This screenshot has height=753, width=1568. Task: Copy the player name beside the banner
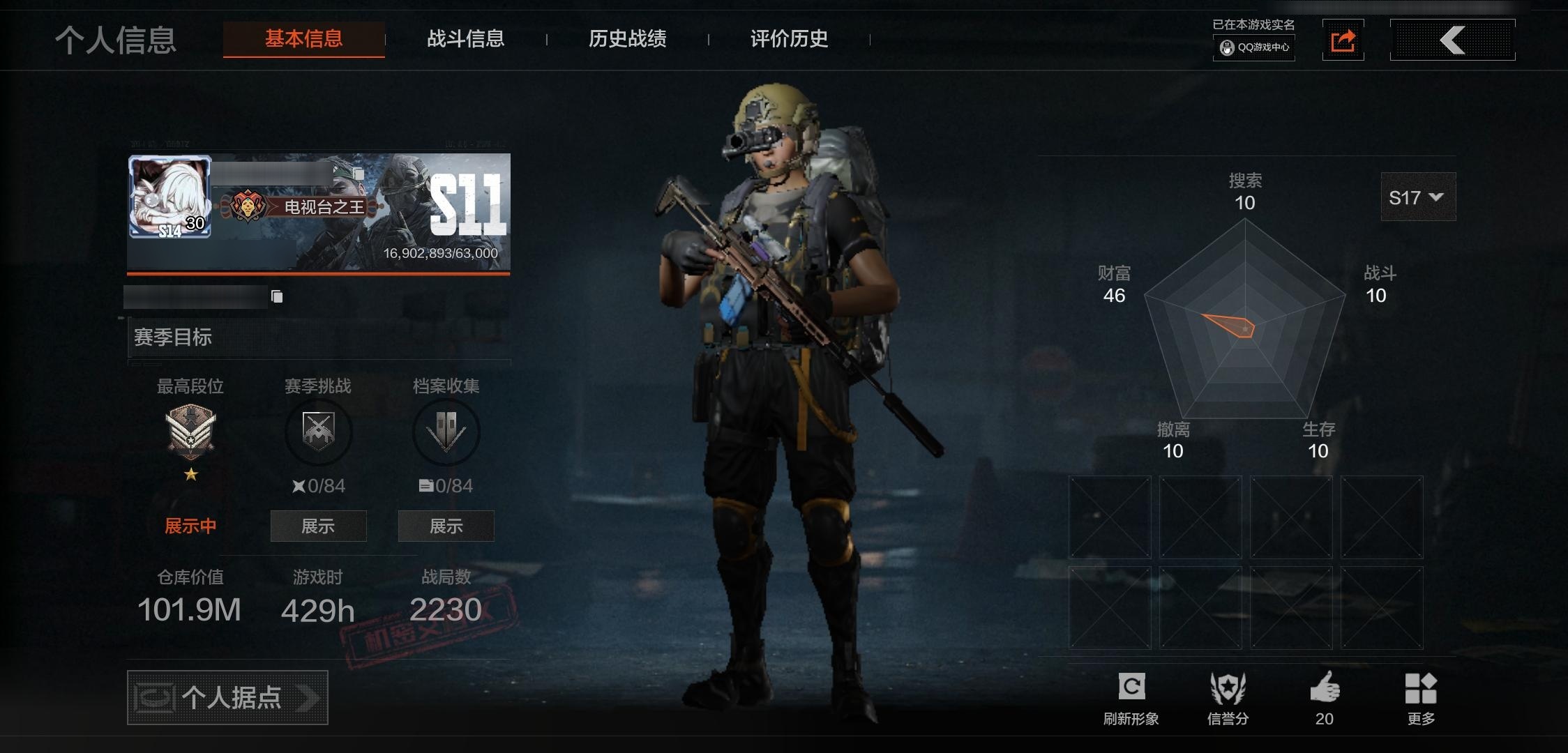coord(359,173)
